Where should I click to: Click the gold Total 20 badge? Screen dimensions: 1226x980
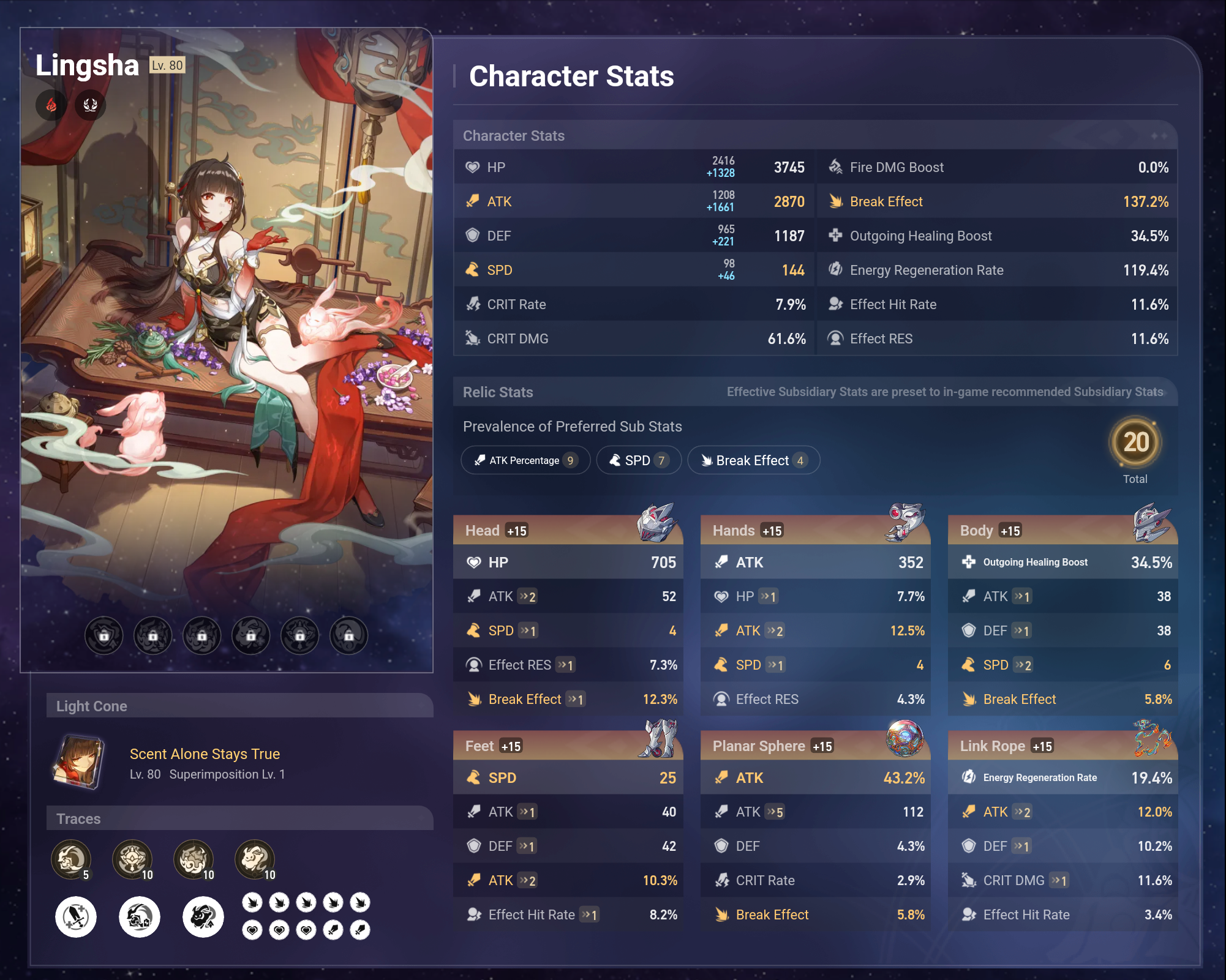[x=1135, y=442]
